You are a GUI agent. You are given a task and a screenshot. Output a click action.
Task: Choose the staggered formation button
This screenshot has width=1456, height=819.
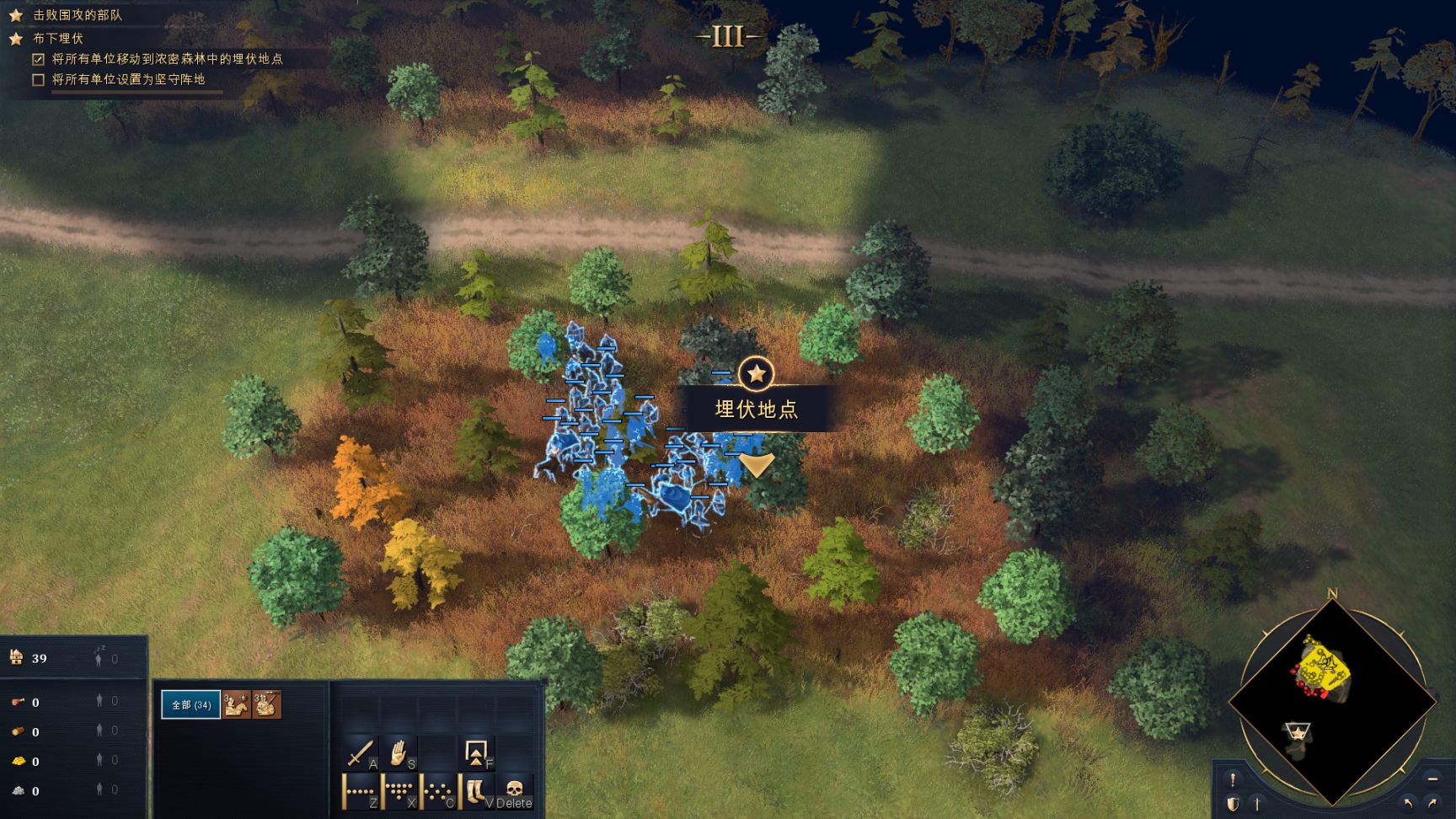438,792
